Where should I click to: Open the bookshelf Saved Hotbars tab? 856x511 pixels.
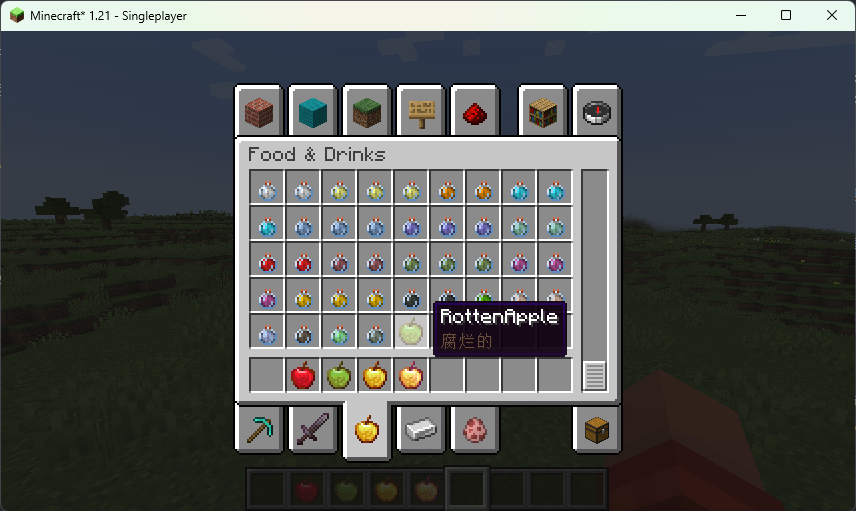click(x=543, y=112)
